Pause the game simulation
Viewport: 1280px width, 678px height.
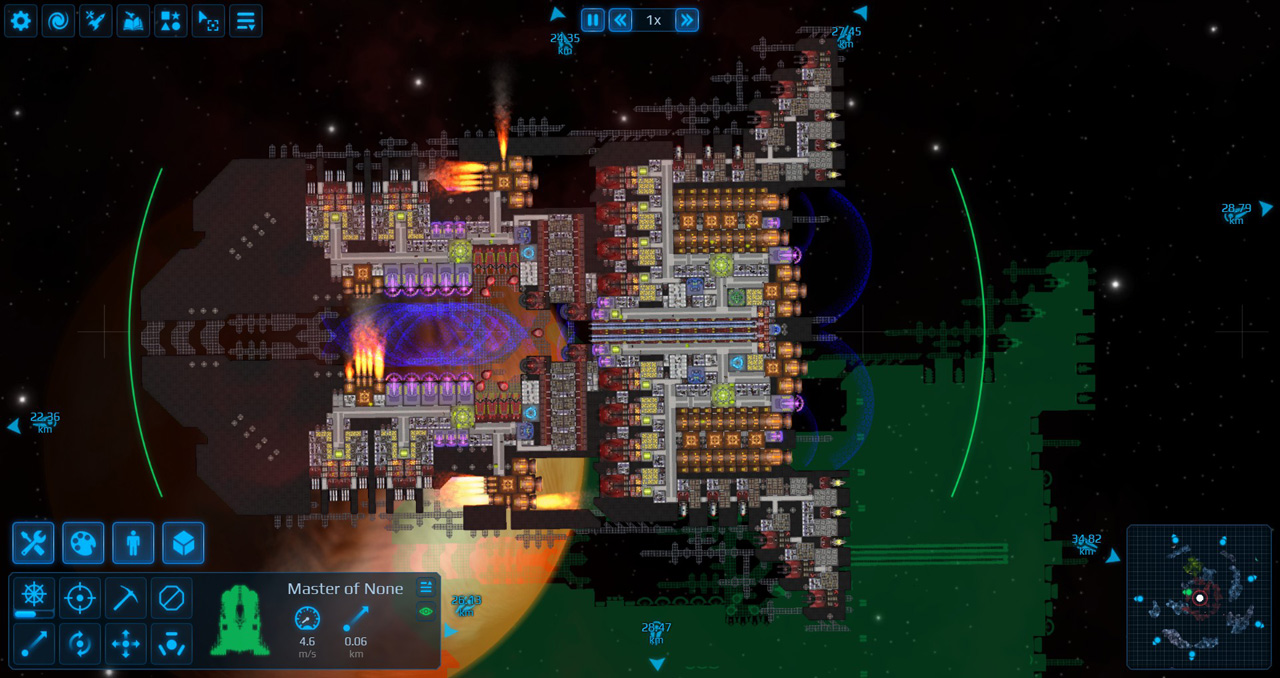(x=593, y=20)
